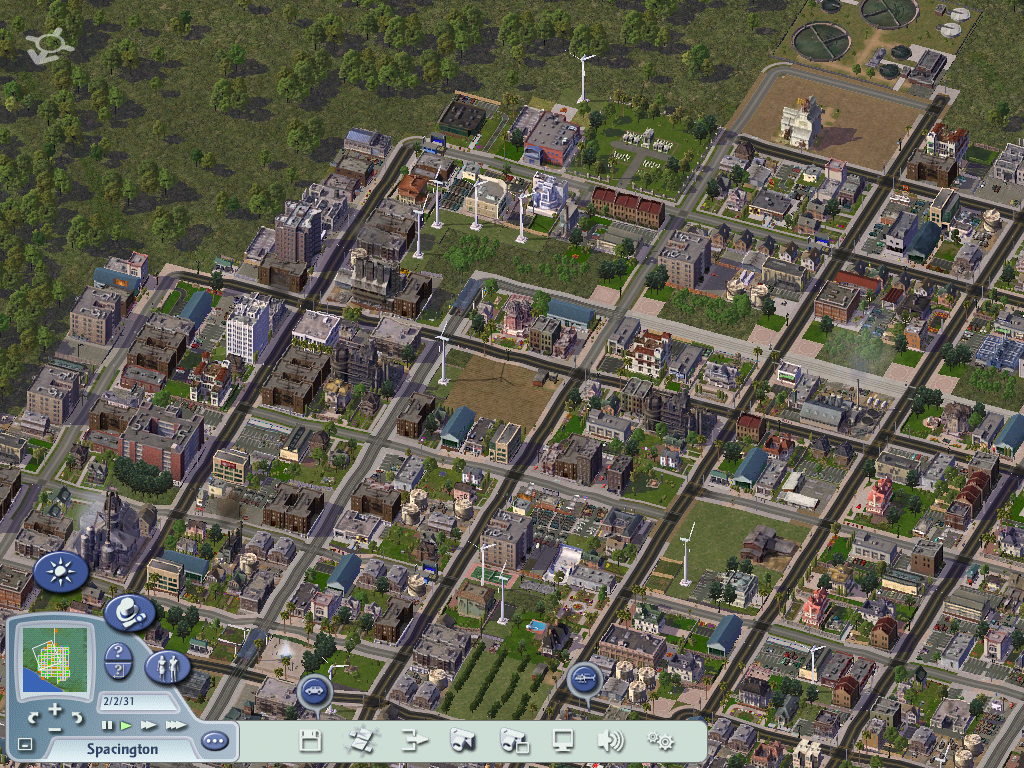Open God Mode with the sun button
The width and height of the screenshot is (1024, 768).
(x=61, y=572)
